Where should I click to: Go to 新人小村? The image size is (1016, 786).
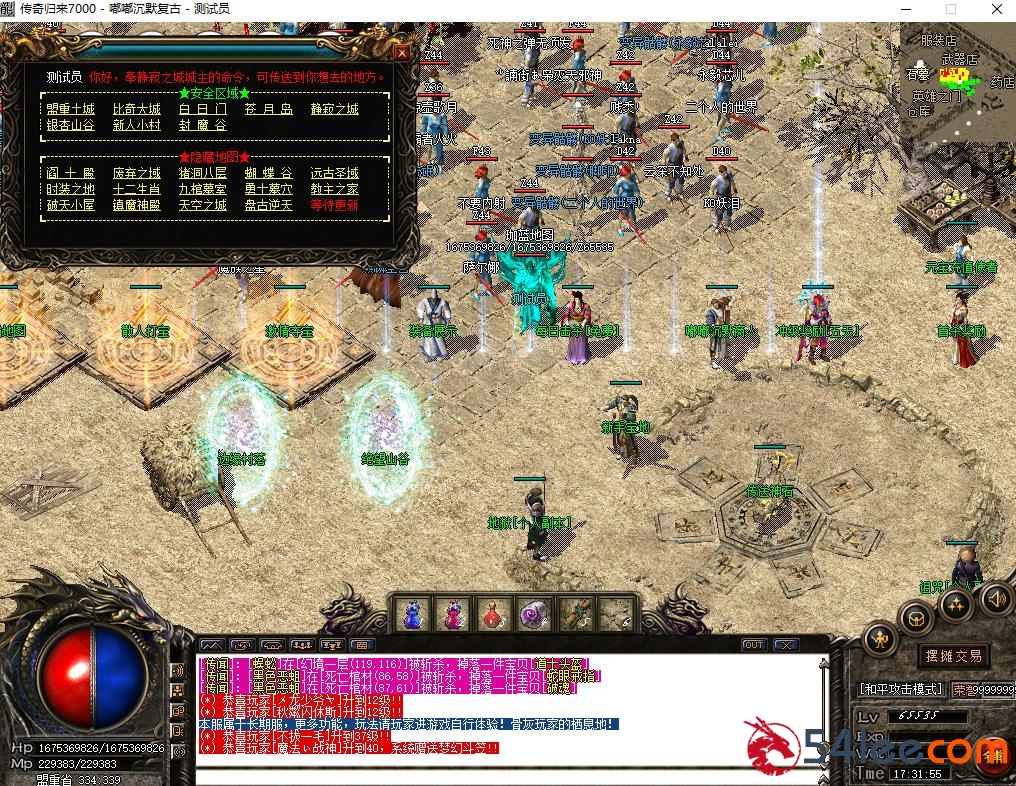(136, 125)
